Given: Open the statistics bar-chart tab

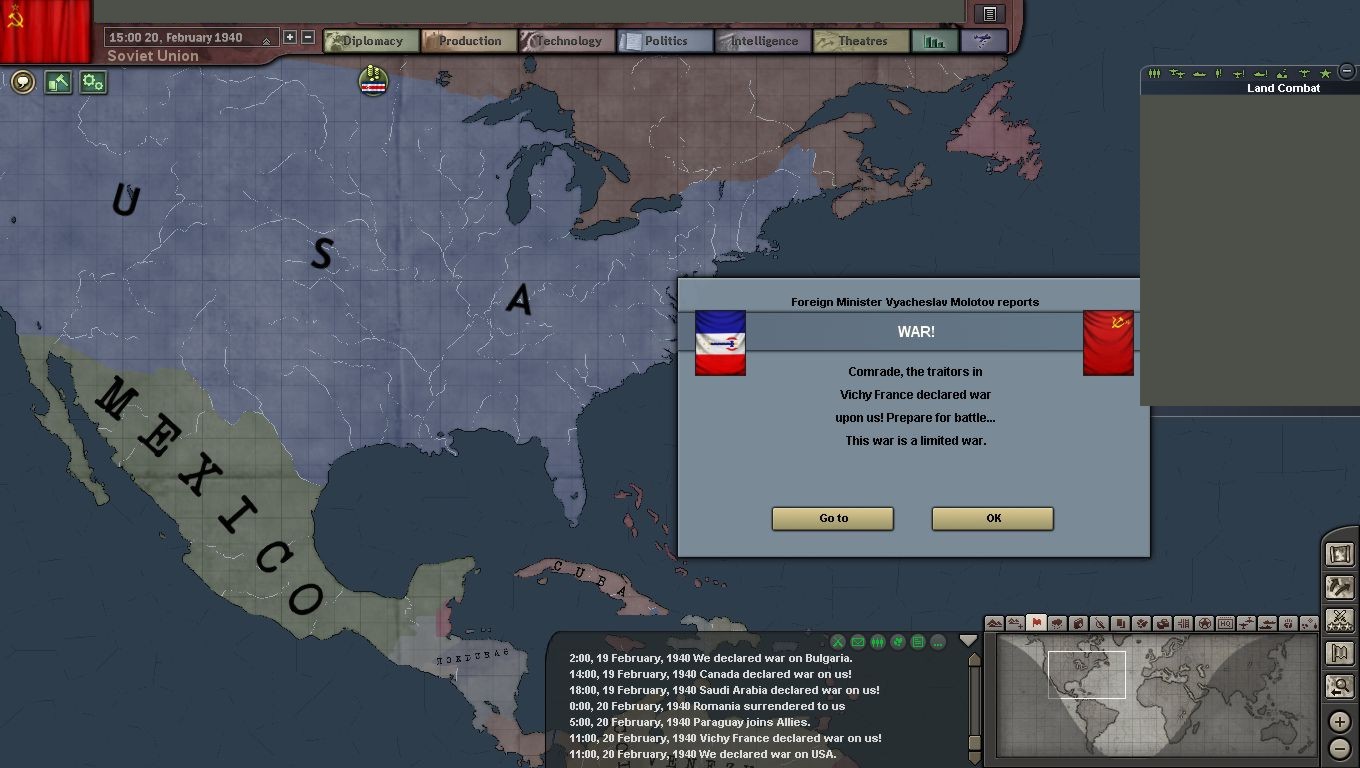Looking at the screenshot, I should coord(935,41).
